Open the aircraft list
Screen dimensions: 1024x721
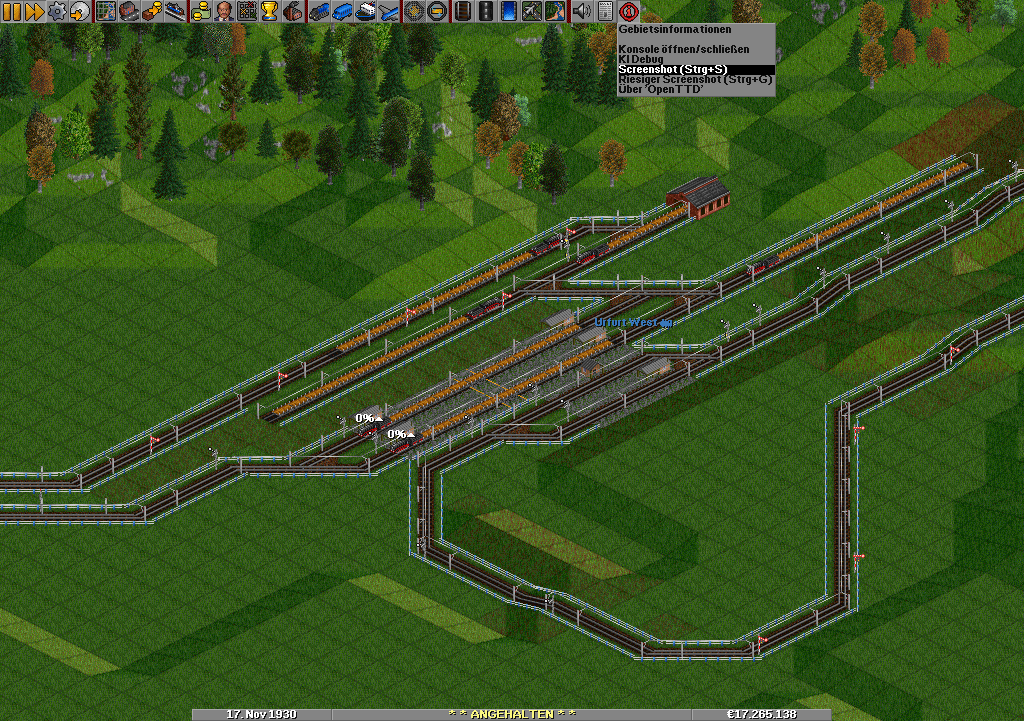387,12
